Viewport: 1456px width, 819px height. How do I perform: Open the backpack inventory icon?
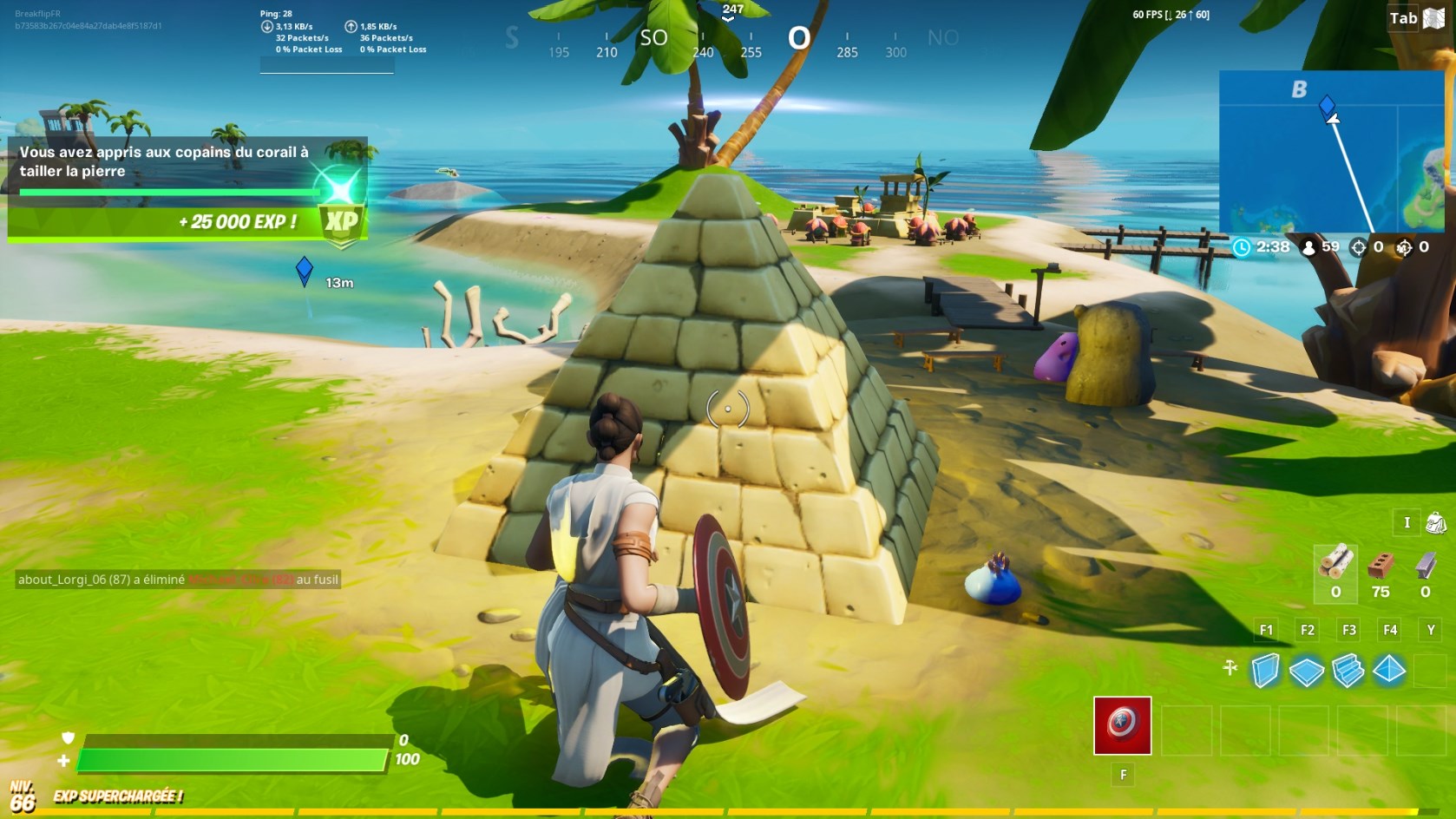pos(1436,522)
